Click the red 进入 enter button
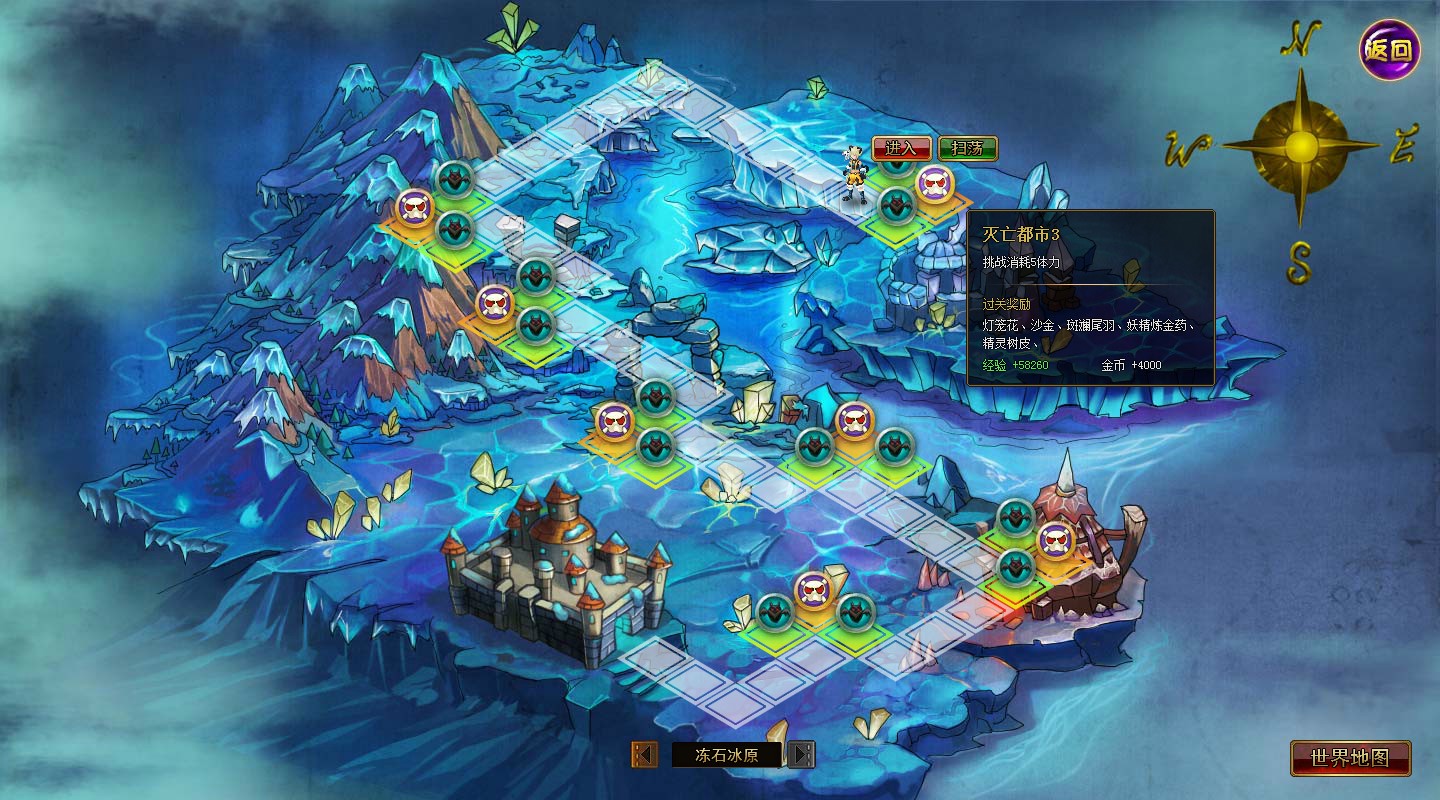The width and height of the screenshot is (1440, 800). (x=901, y=148)
